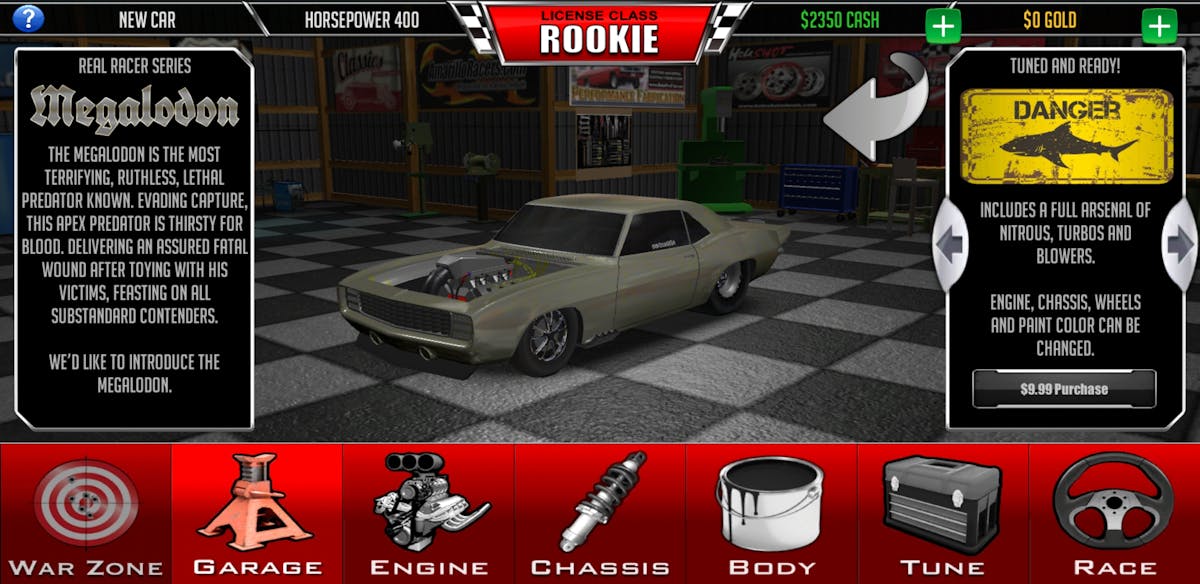Select the New Car header tab
The image size is (1200, 584).
[x=147, y=19]
